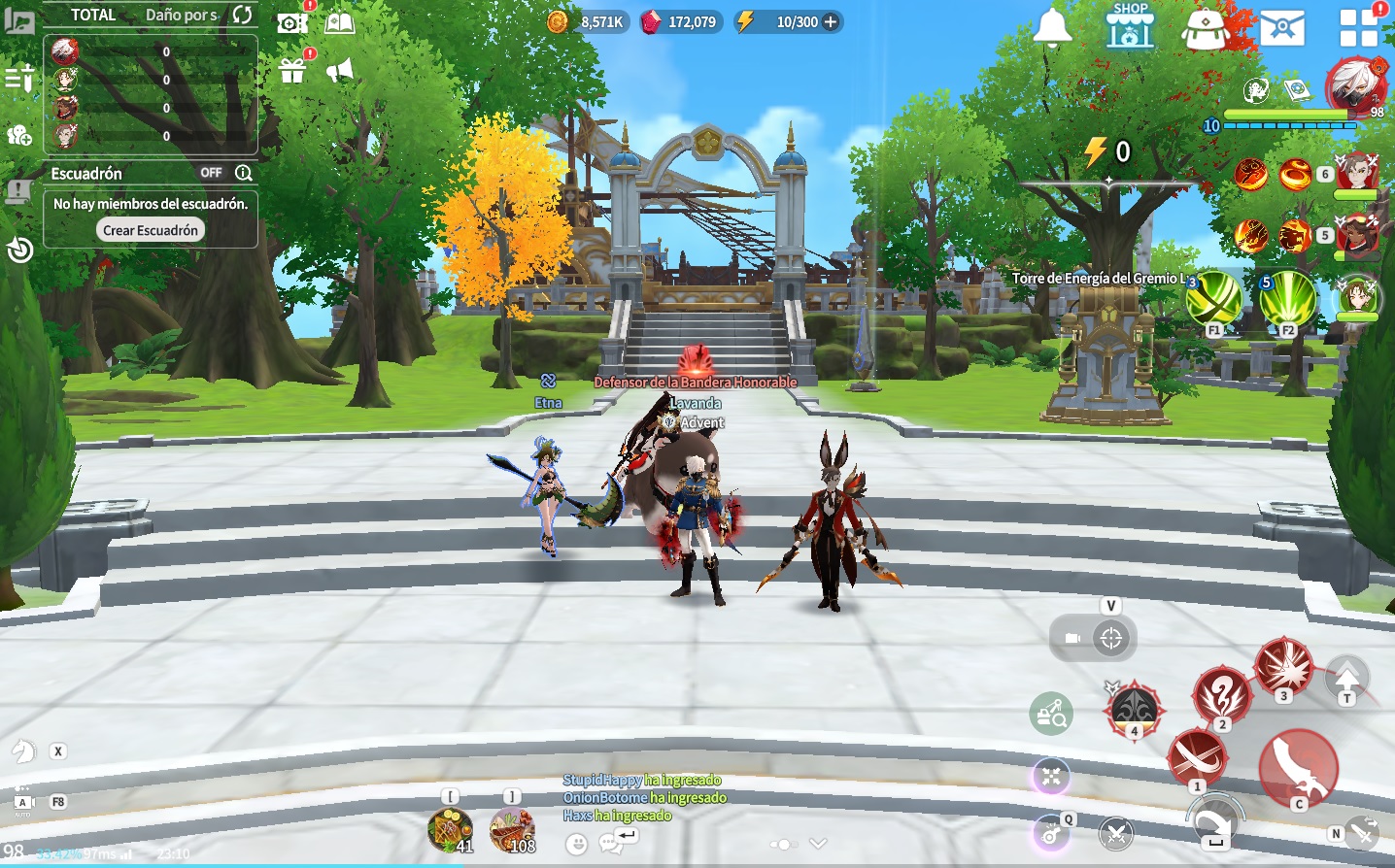Refresh the damage meter with circular arrows
The width and height of the screenshot is (1395, 868).
(x=243, y=15)
